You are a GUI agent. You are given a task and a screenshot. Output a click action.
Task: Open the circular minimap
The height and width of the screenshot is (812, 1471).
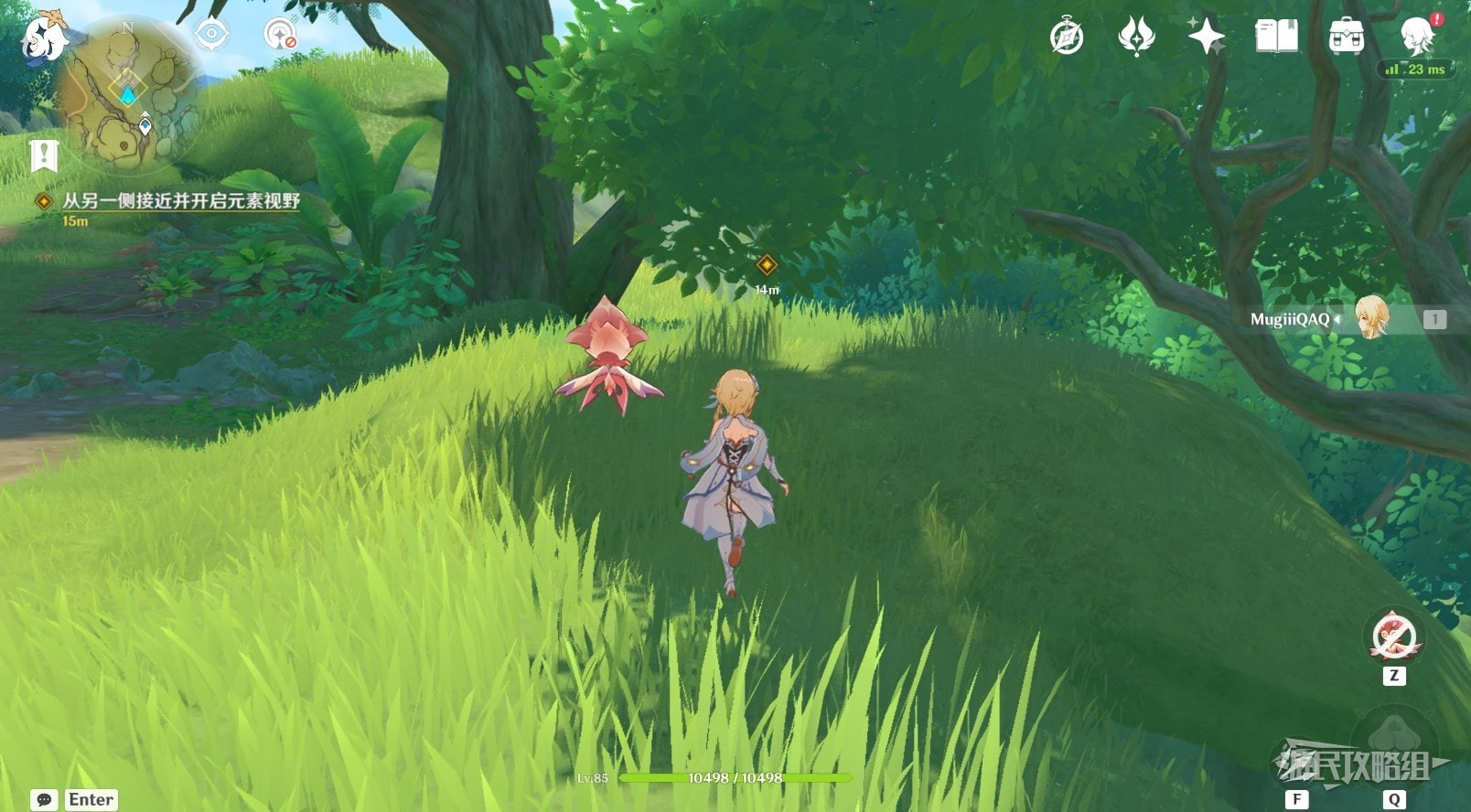(128, 96)
